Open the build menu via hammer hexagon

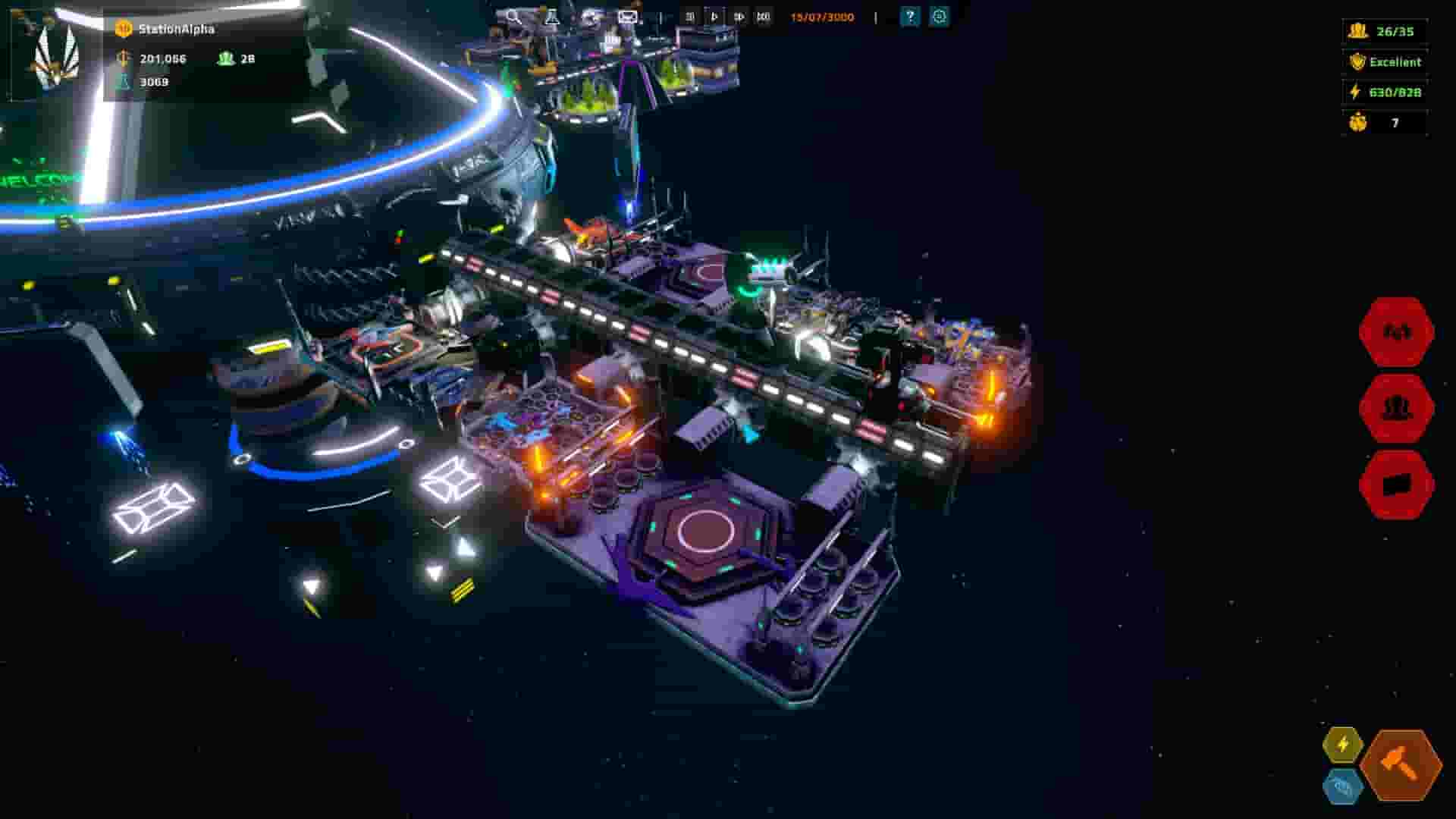pyautogui.click(x=1399, y=766)
